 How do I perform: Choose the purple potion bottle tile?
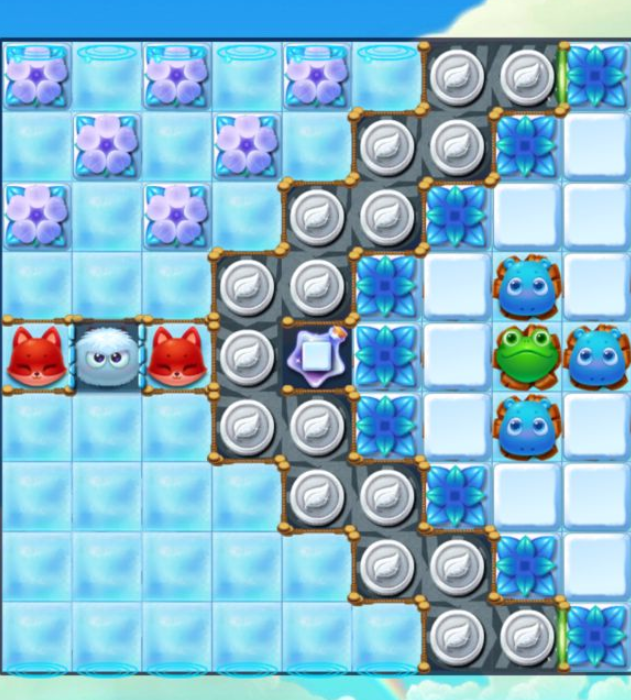pyautogui.click(x=316, y=356)
